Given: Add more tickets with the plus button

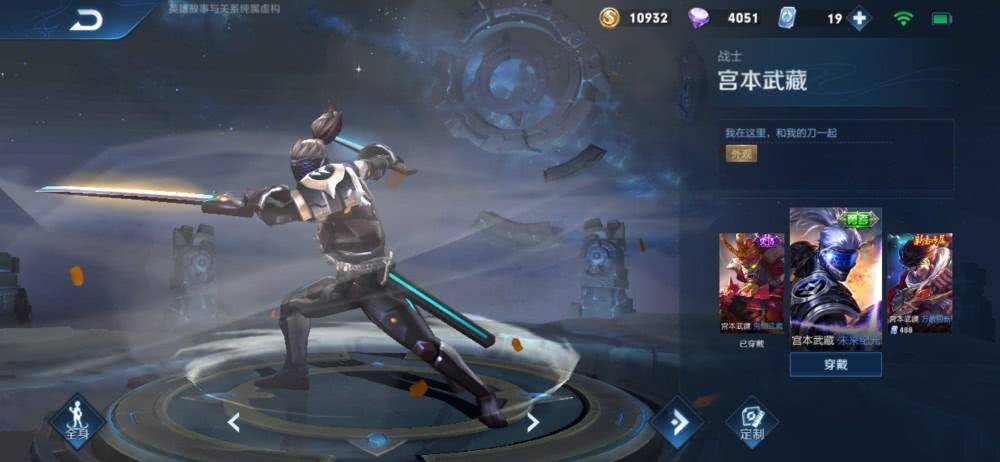Looking at the screenshot, I should pyautogui.click(x=858, y=18).
